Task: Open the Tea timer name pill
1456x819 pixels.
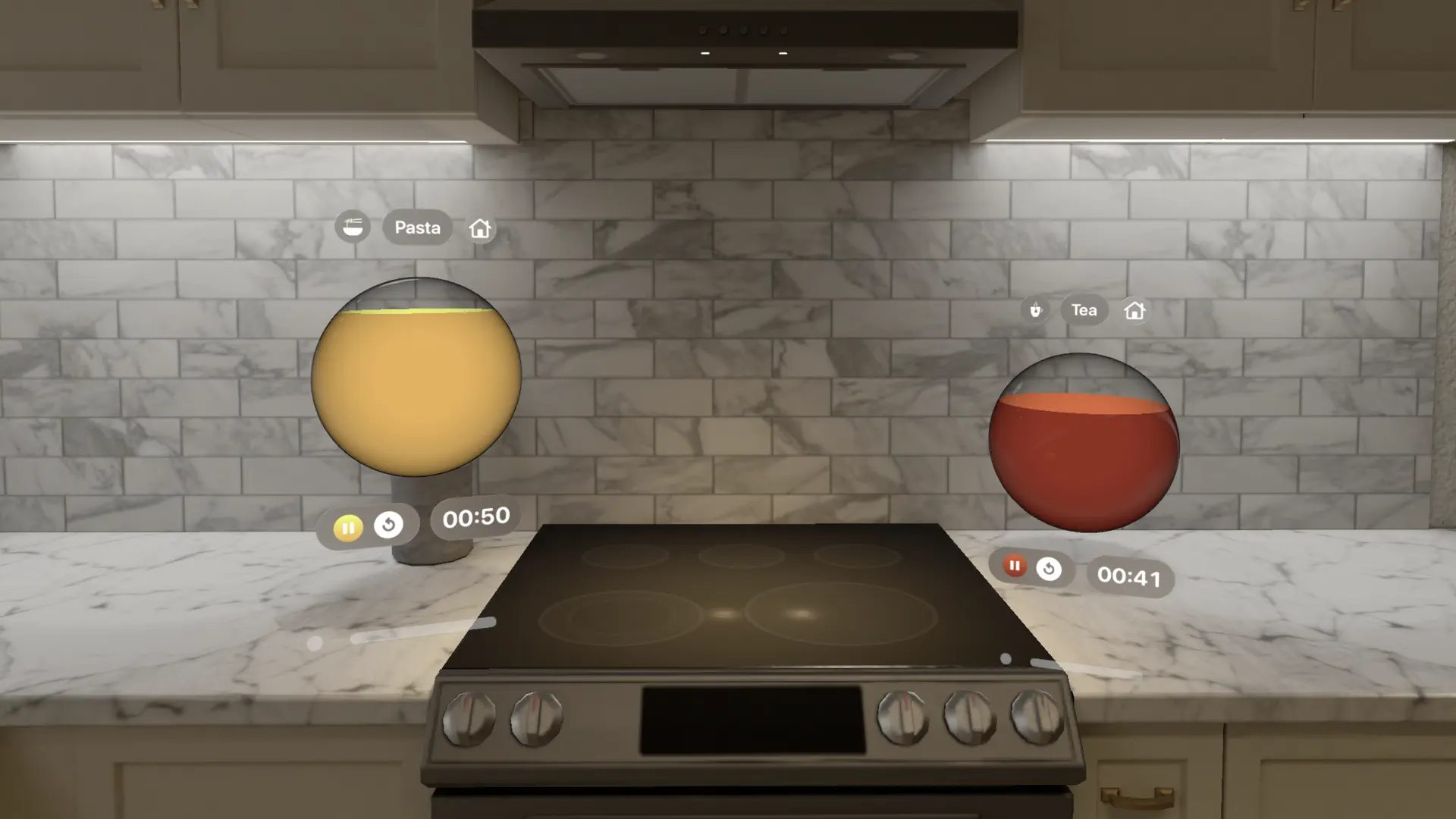Action: tap(1084, 309)
